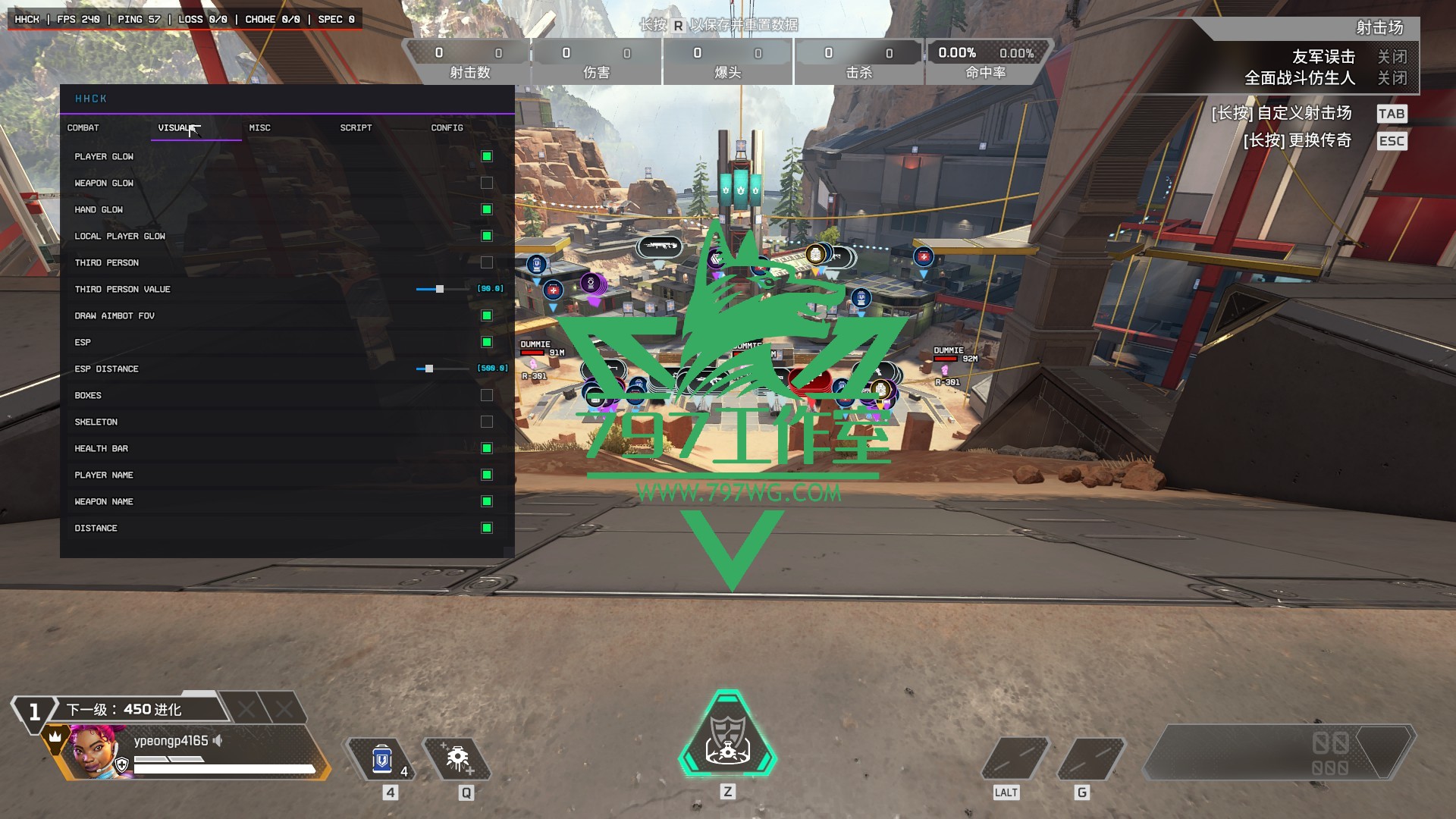Select the shield battery icon in slot 4
Viewport: 1456px width, 819px height.
click(x=384, y=758)
